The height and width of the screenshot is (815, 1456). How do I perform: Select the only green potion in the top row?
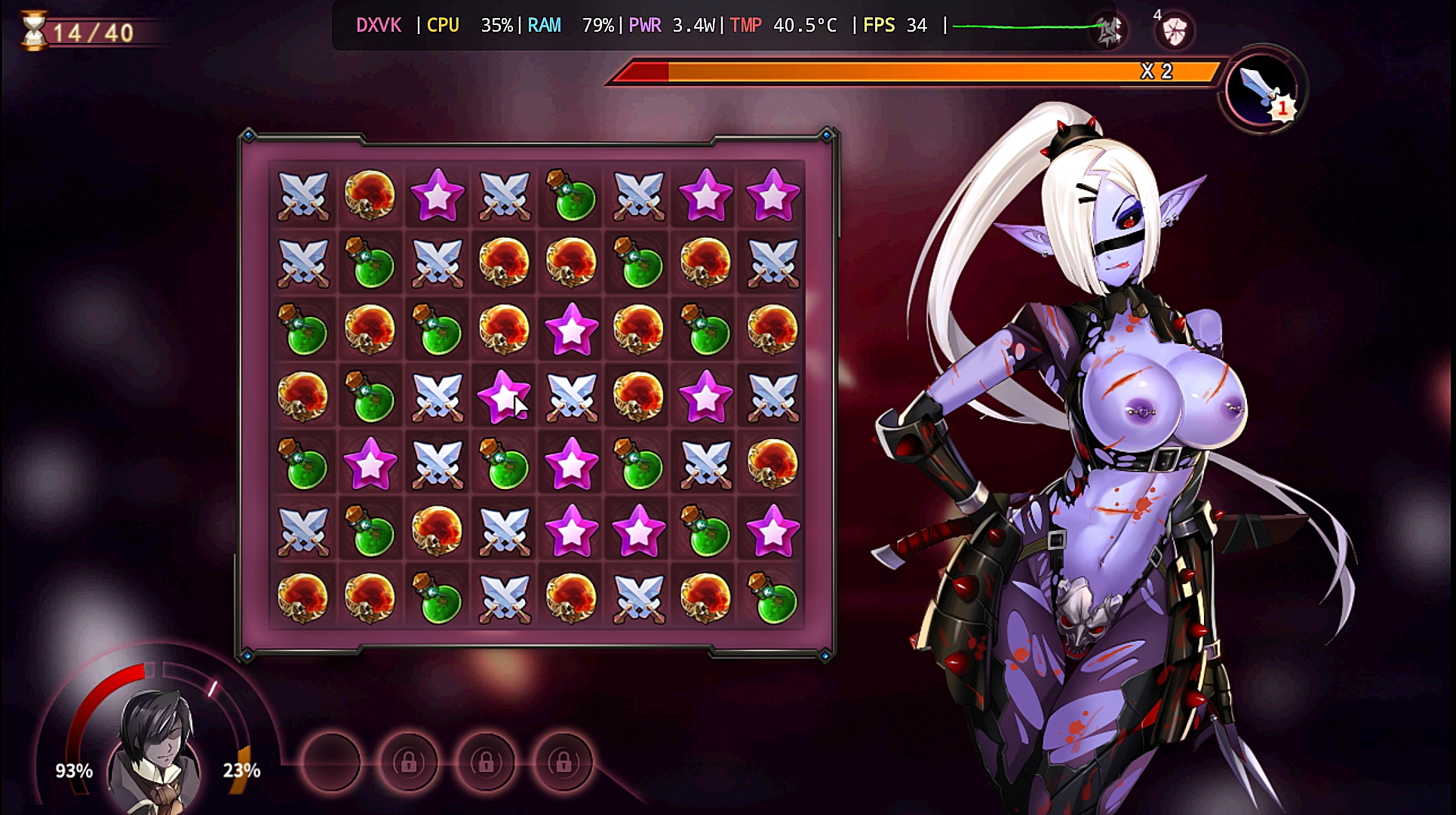click(572, 196)
